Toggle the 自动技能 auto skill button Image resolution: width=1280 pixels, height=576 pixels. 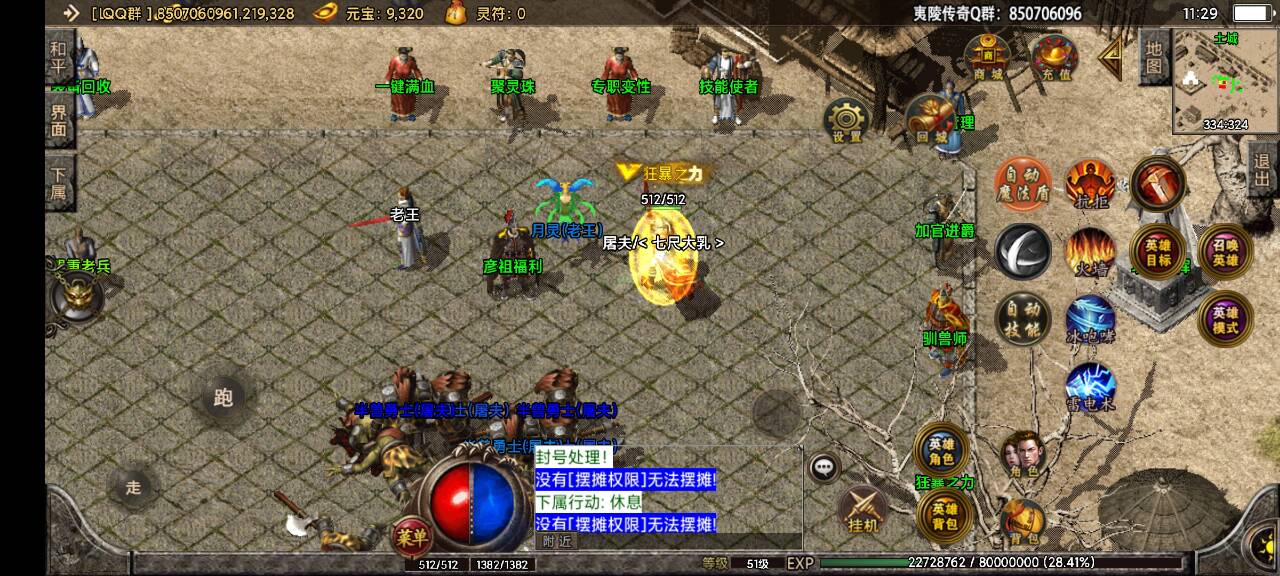point(1022,319)
